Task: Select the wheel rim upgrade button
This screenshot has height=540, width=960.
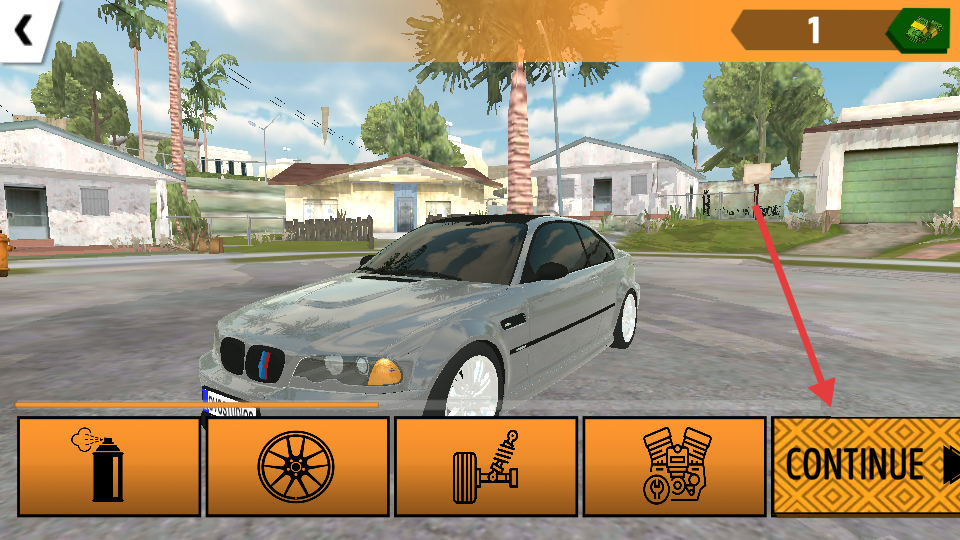Action: pos(297,466)
